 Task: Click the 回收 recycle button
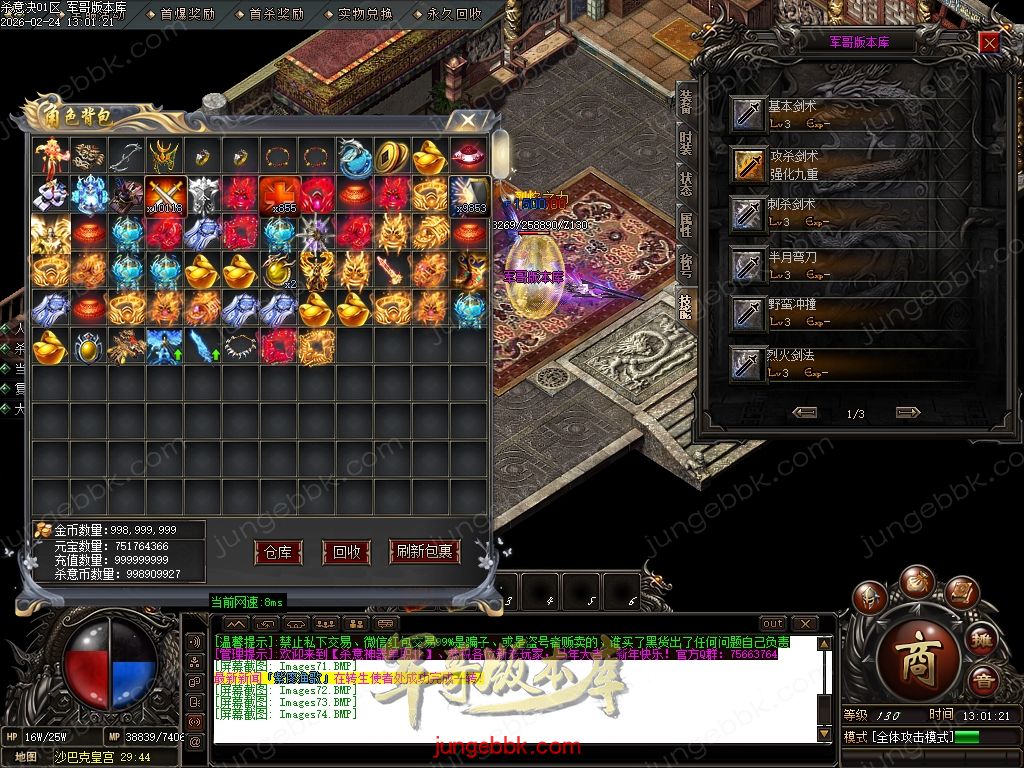(346, 552)
